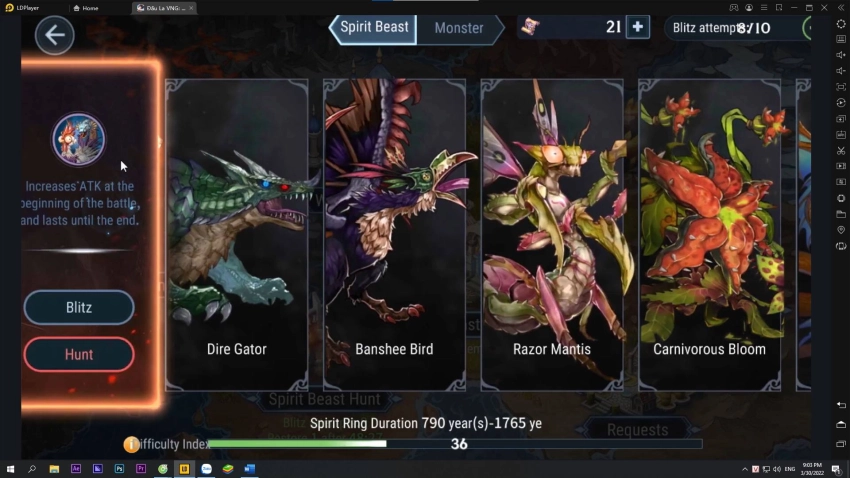Switch to the Monster tab
The height and width of the screenshot is (478, 850).
459,29
